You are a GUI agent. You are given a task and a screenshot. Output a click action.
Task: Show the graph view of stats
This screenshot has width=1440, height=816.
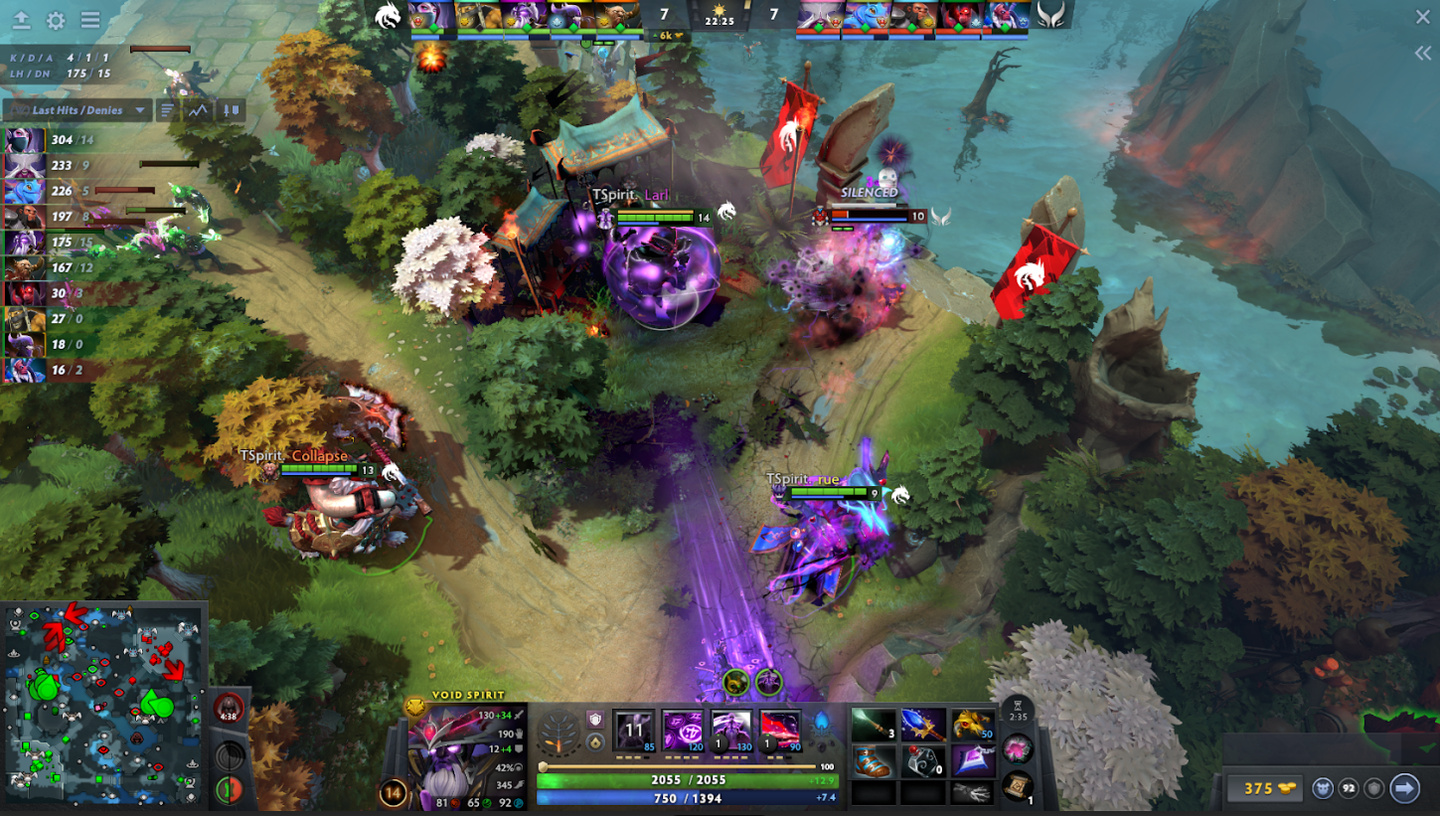[x=199, y=110]
